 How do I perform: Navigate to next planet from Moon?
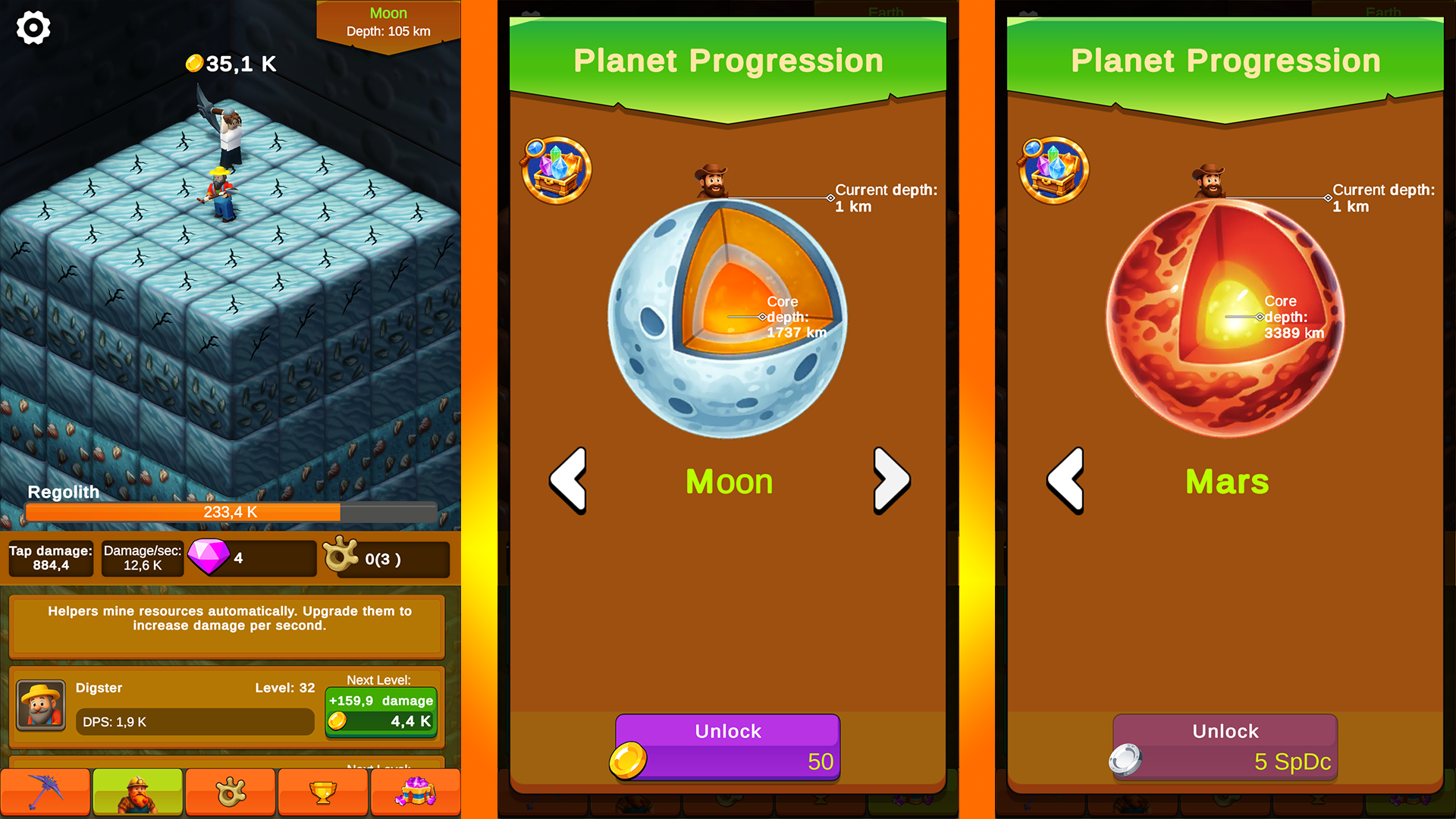[891, 480]
